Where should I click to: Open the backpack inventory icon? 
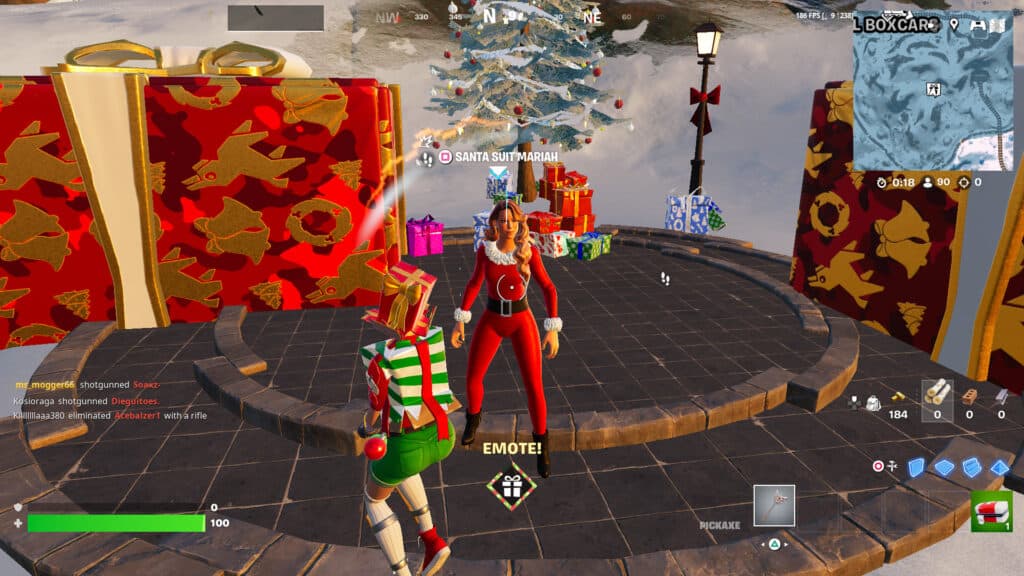coord(872,402)
